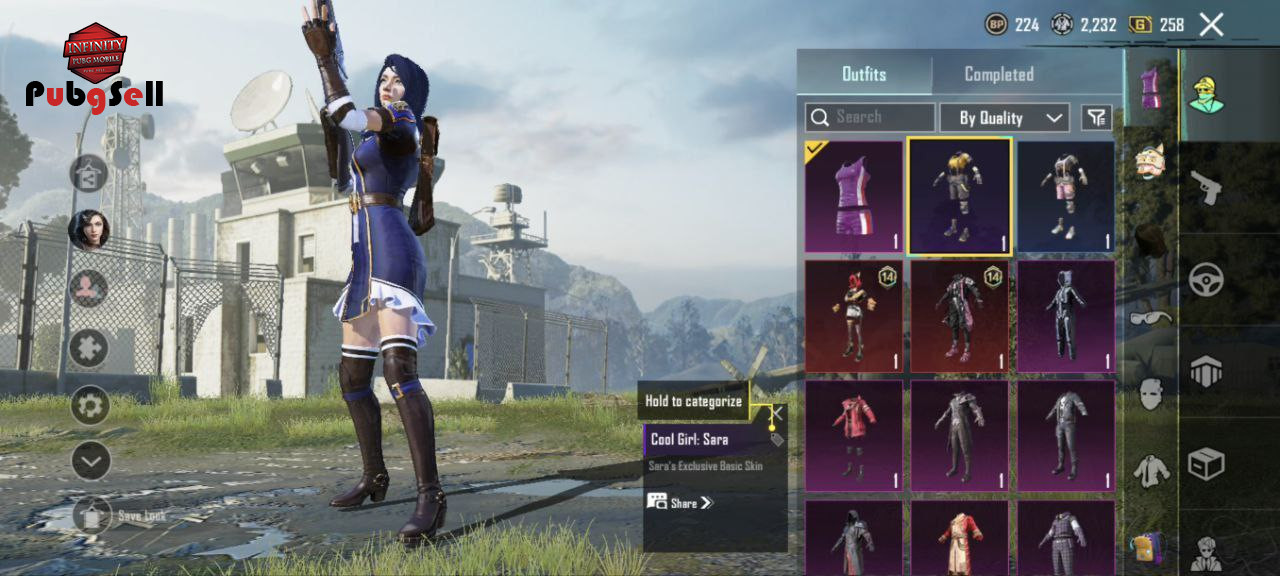Select the purple basketball jersey outfit
Screen dimensions: 1280x576
[x=854, y=196]
